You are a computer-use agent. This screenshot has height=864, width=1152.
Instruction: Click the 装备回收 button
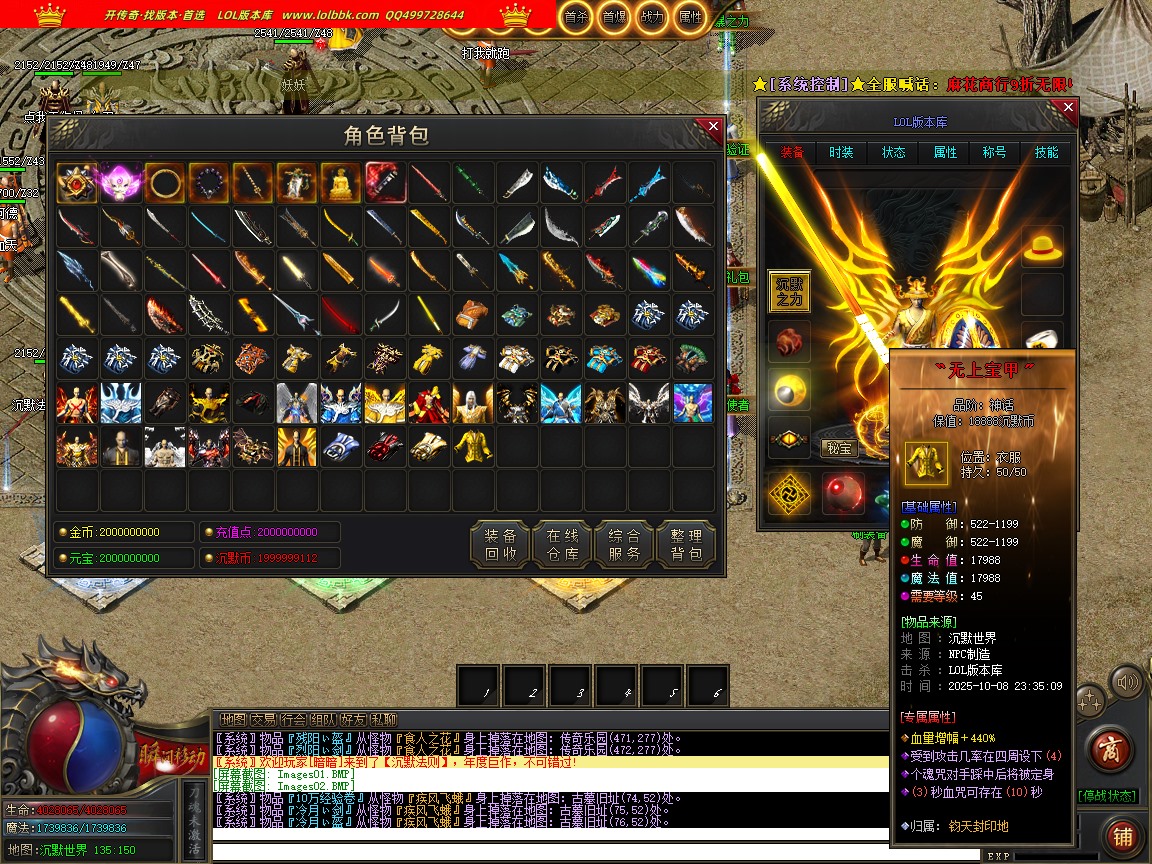pyautogui.click(x=500, y=543)
